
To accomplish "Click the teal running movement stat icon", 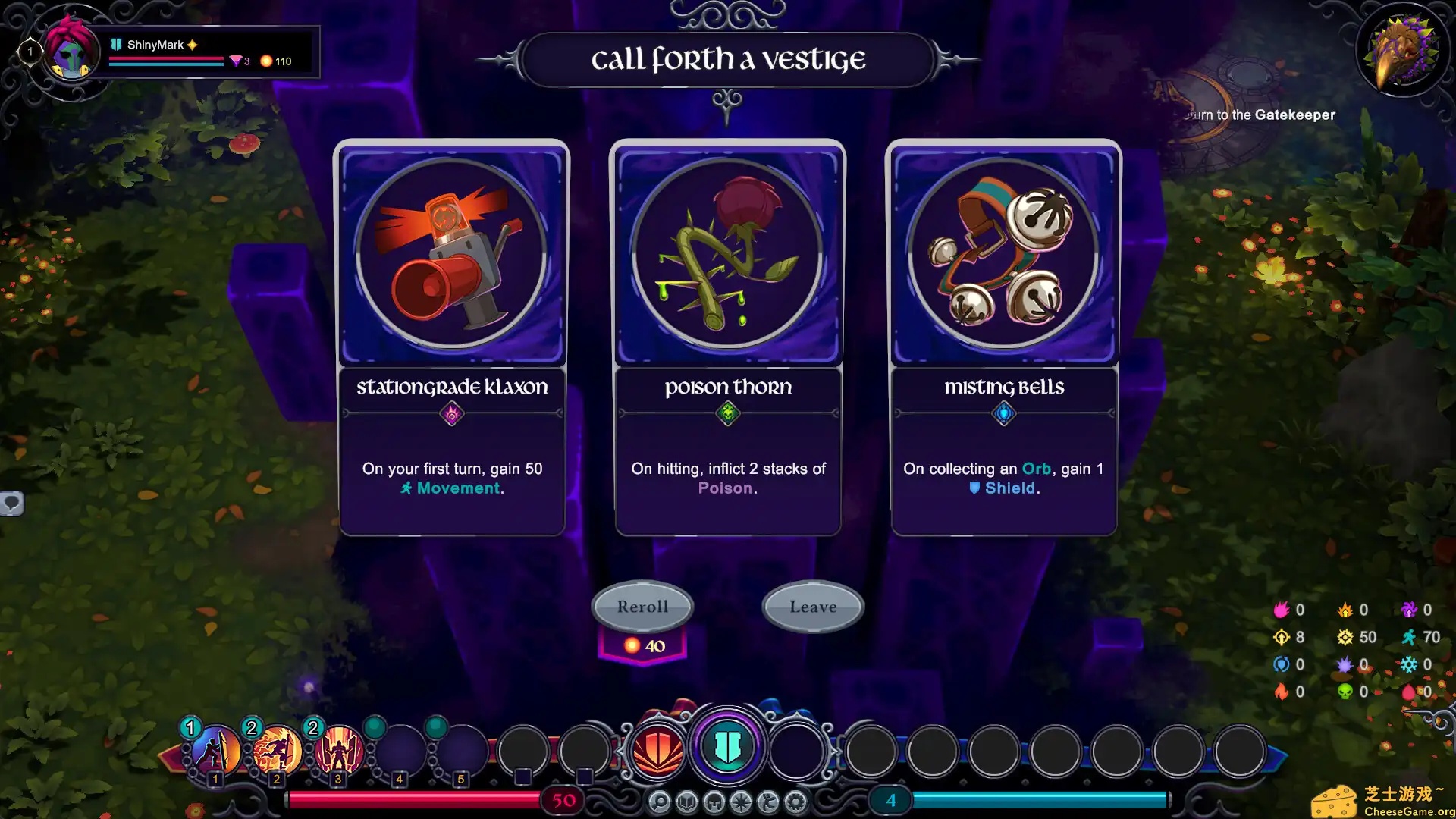I will click(1409, 637).
